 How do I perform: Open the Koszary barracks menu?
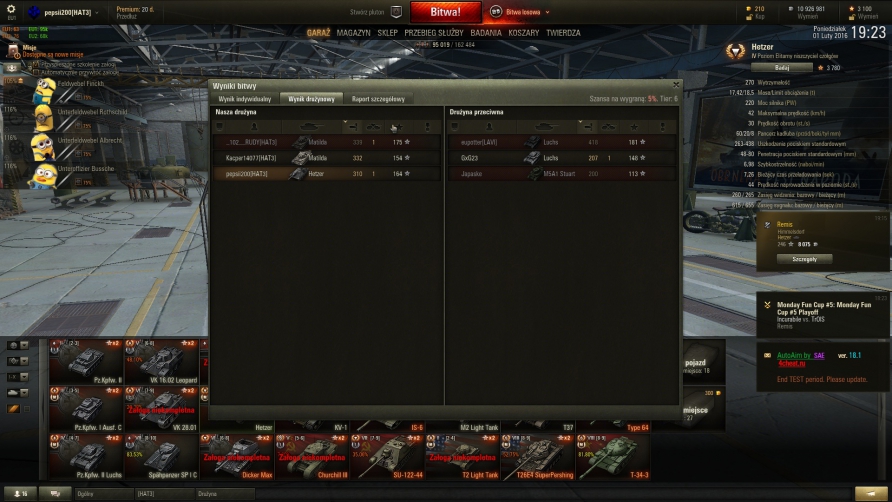[524, 33]
